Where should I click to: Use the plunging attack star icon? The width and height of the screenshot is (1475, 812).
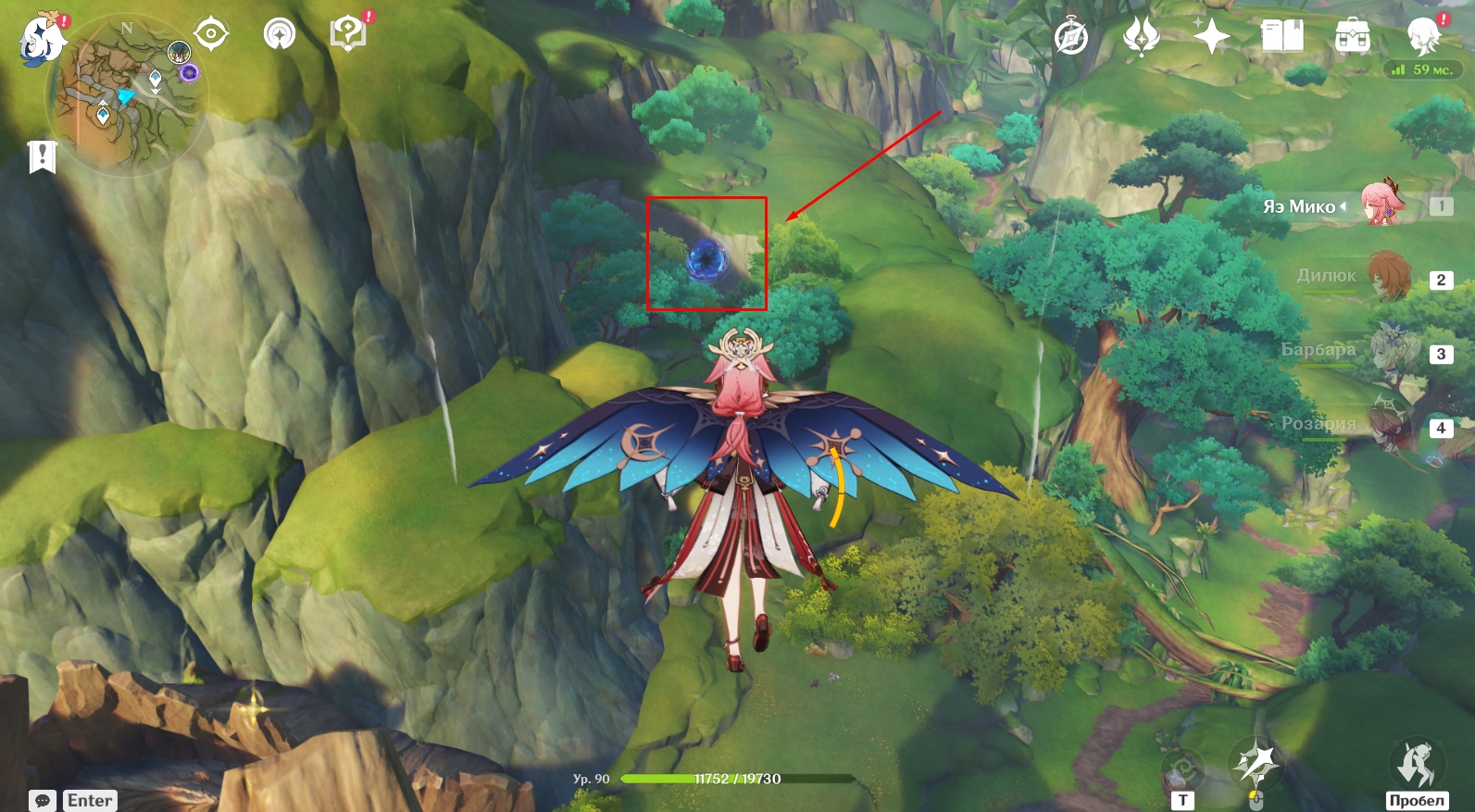click(1255, 763)
